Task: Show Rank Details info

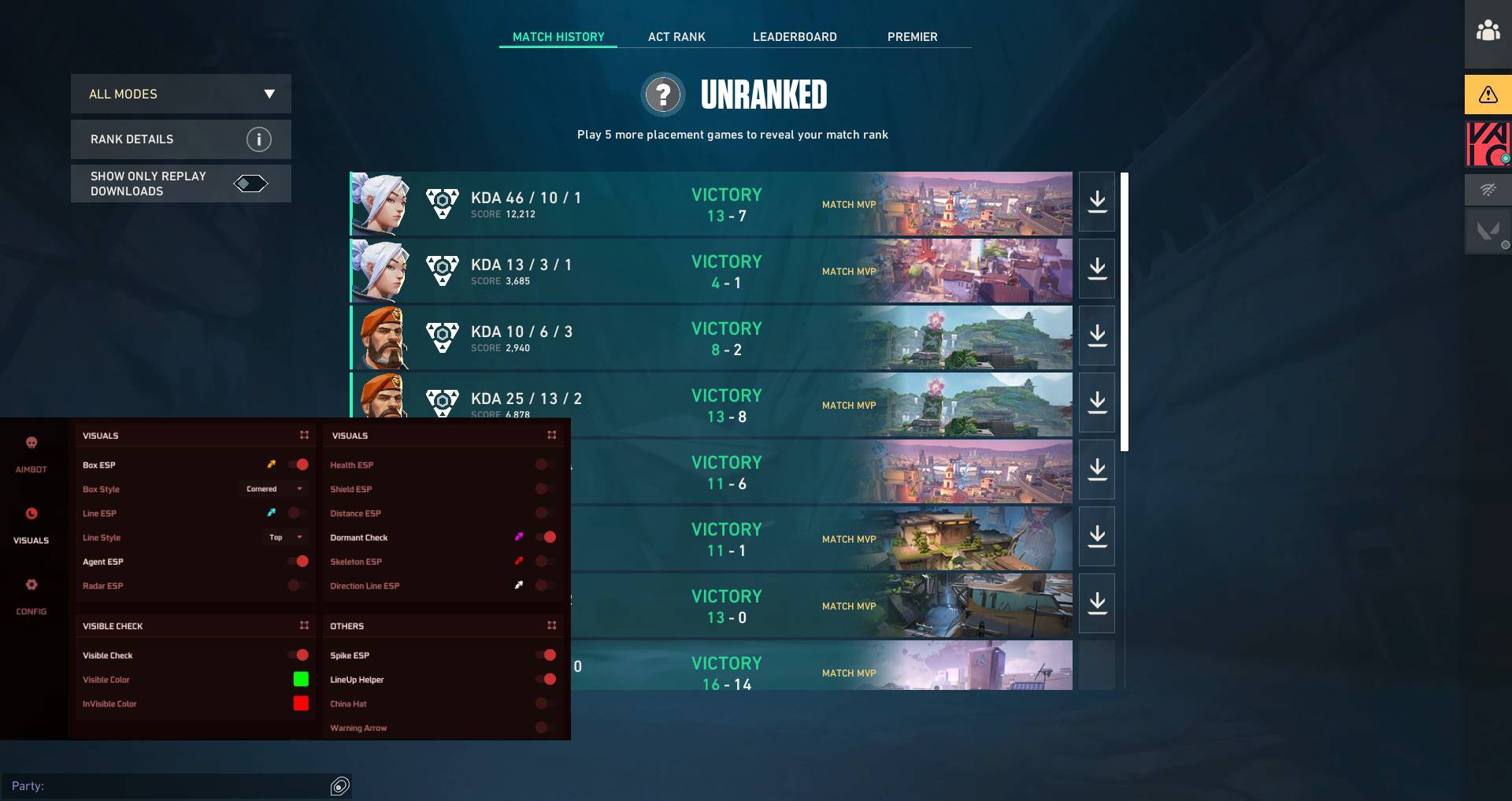Action: click(258, 139)
